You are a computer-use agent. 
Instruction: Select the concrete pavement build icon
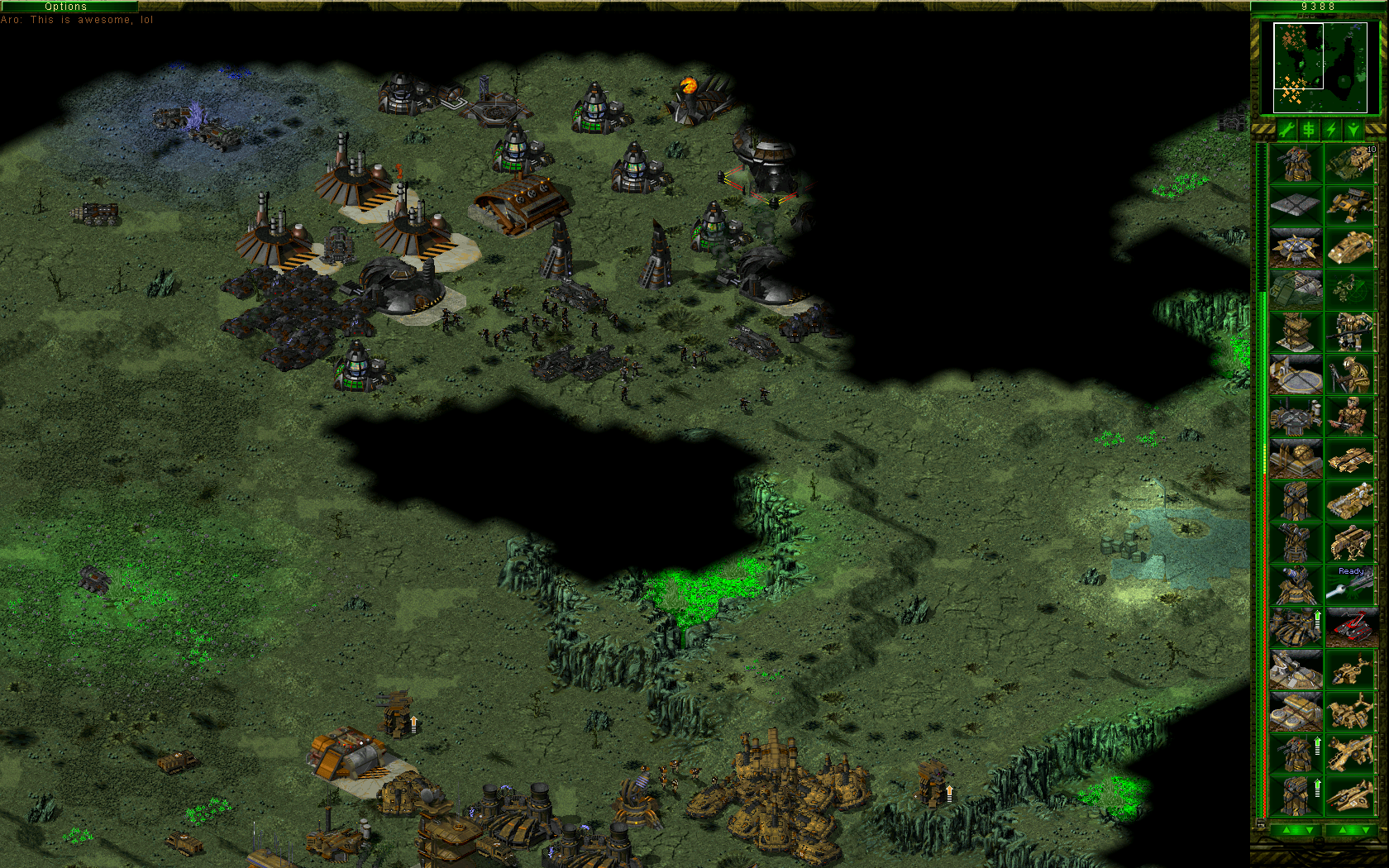(1296, 205)
